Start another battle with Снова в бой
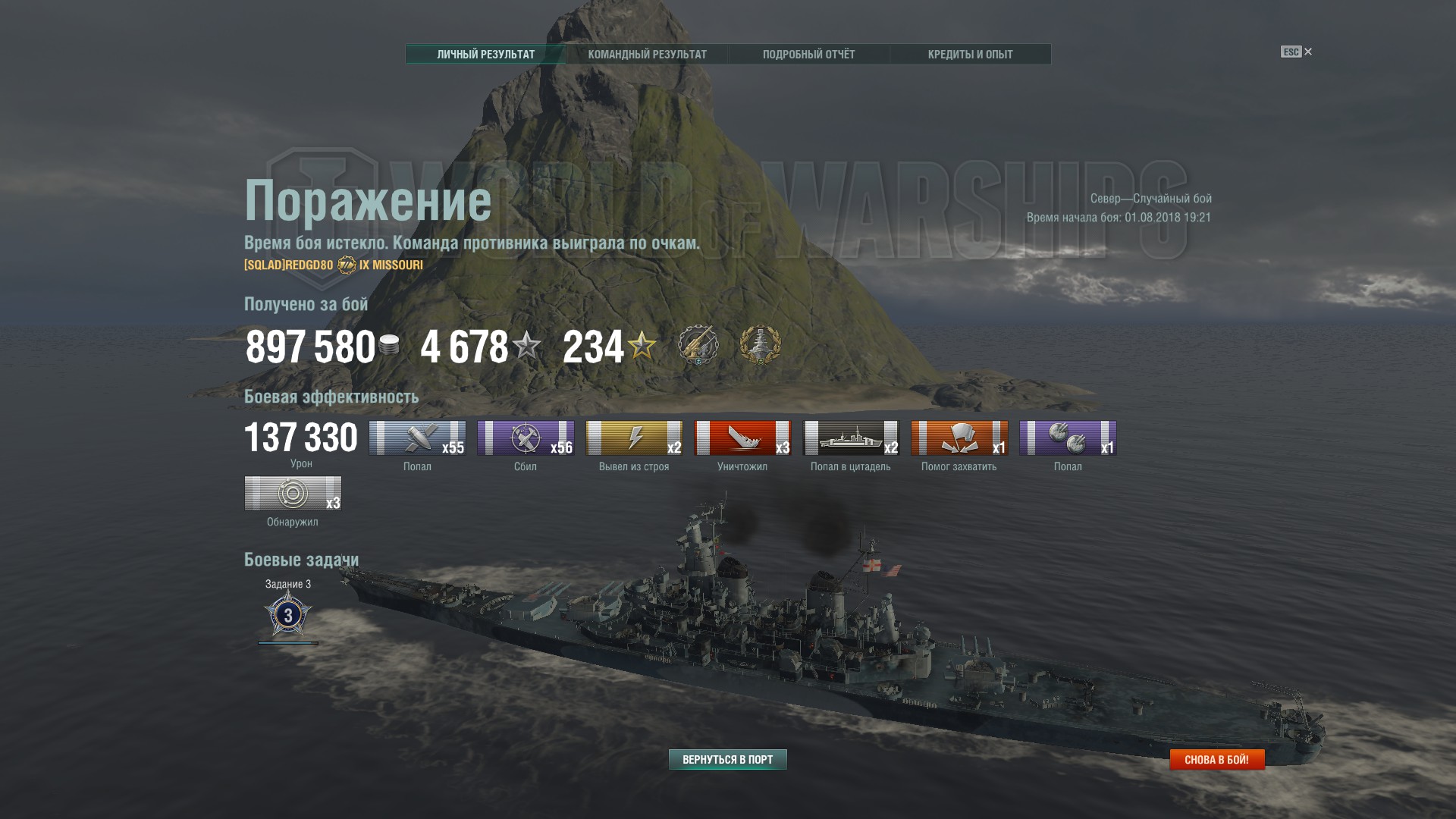This screenshot has height=819, width=1456. tap(1216, 759)
